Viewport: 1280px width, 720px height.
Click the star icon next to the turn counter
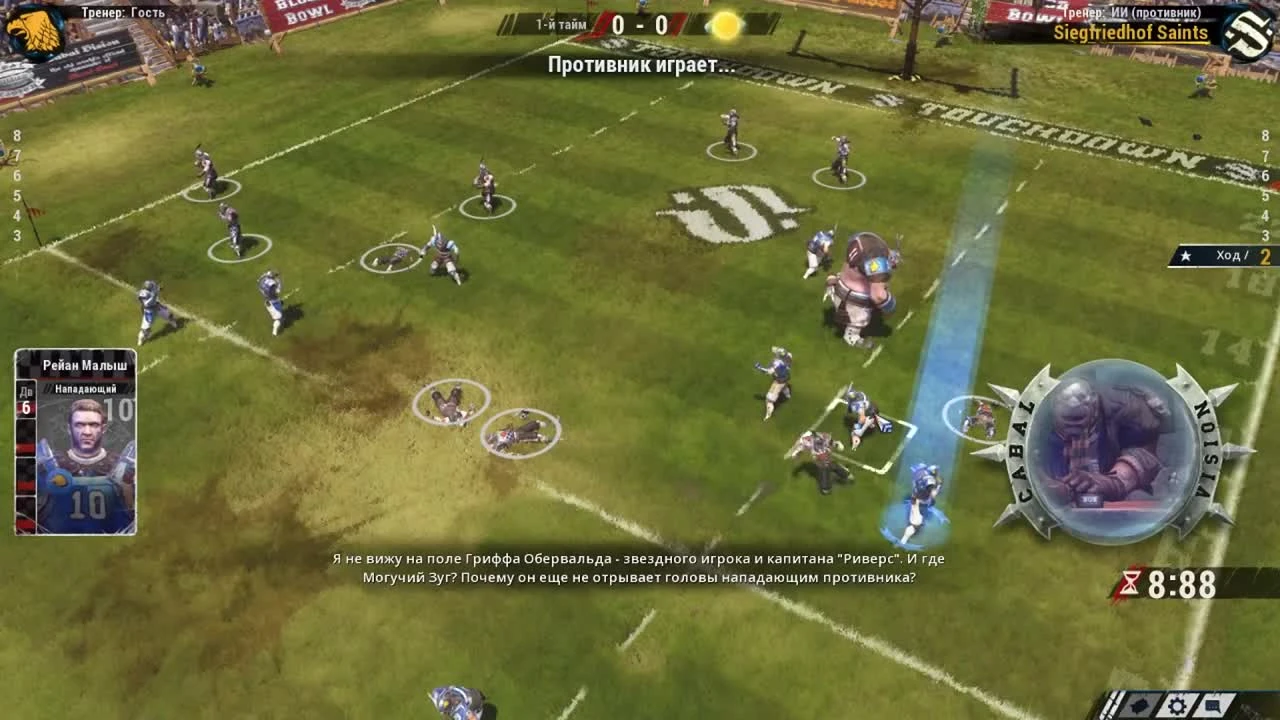[1185, 256]
